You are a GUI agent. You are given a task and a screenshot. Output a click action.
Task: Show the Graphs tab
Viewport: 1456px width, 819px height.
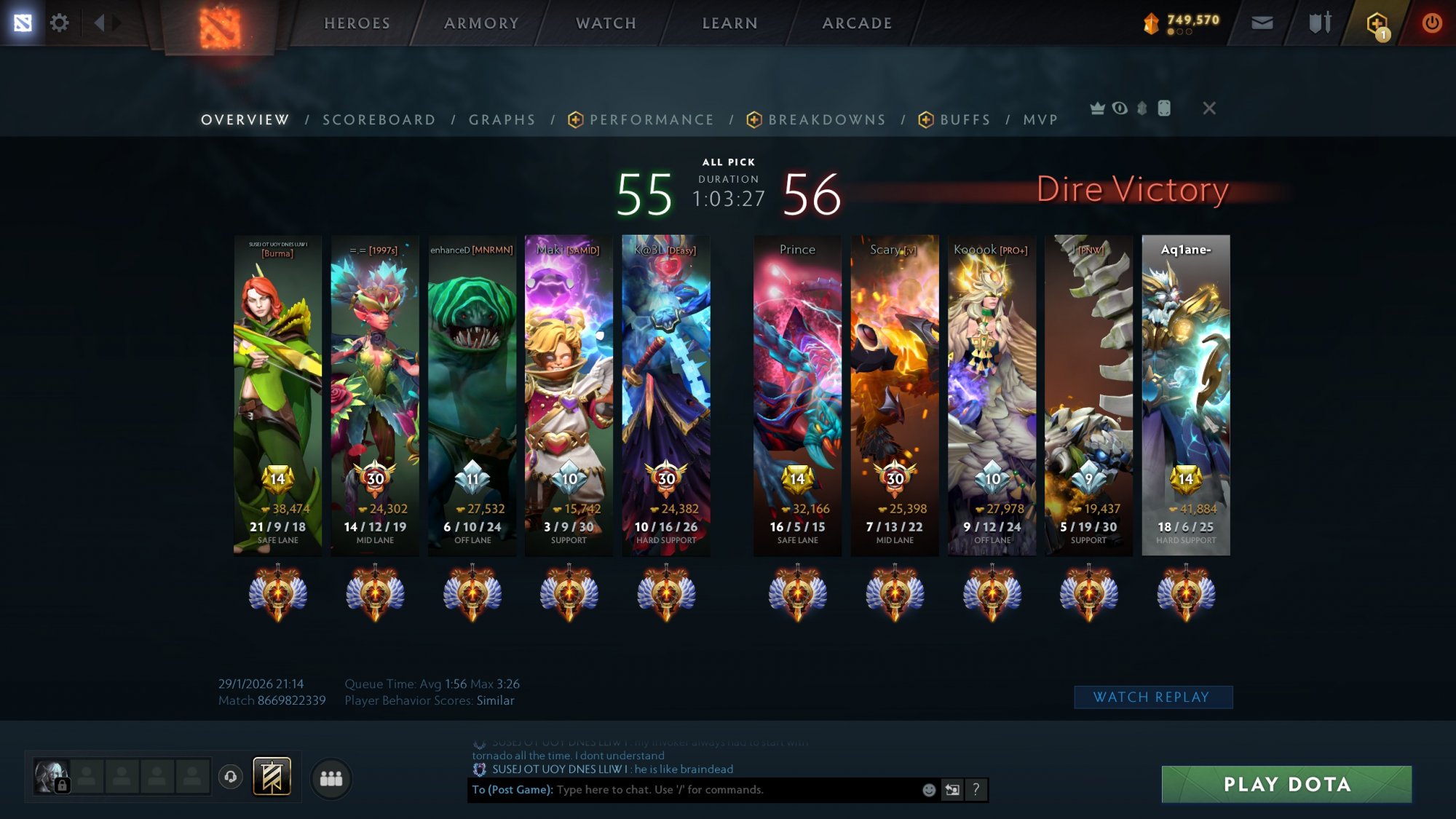coord(502,120)
